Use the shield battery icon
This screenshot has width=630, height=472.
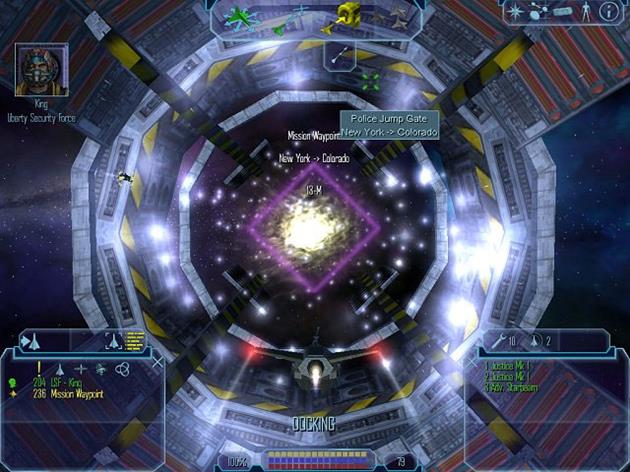pyautogui.click(x=535, y=343)
